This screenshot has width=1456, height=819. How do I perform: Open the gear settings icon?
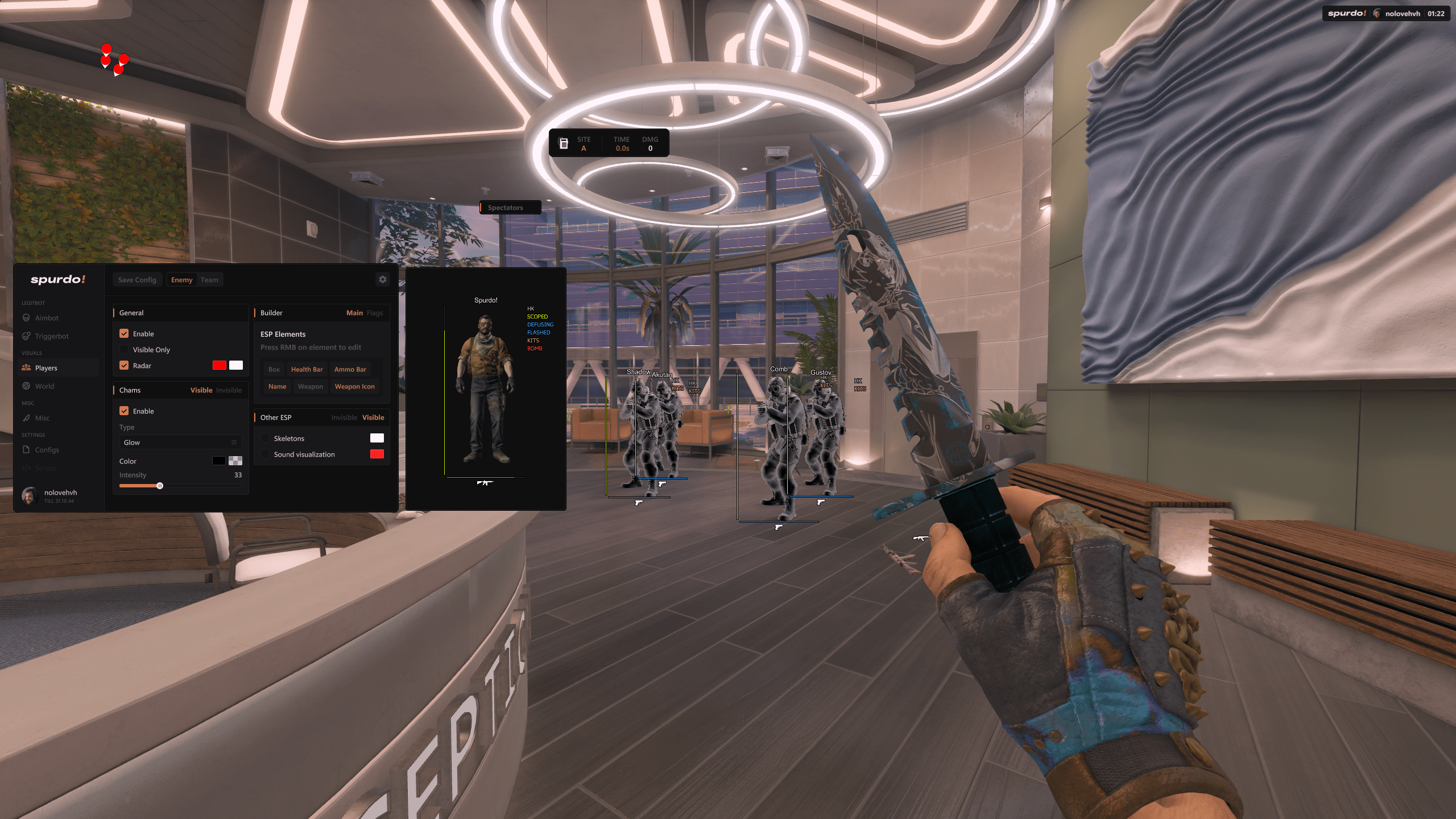[x=383, y=279]
